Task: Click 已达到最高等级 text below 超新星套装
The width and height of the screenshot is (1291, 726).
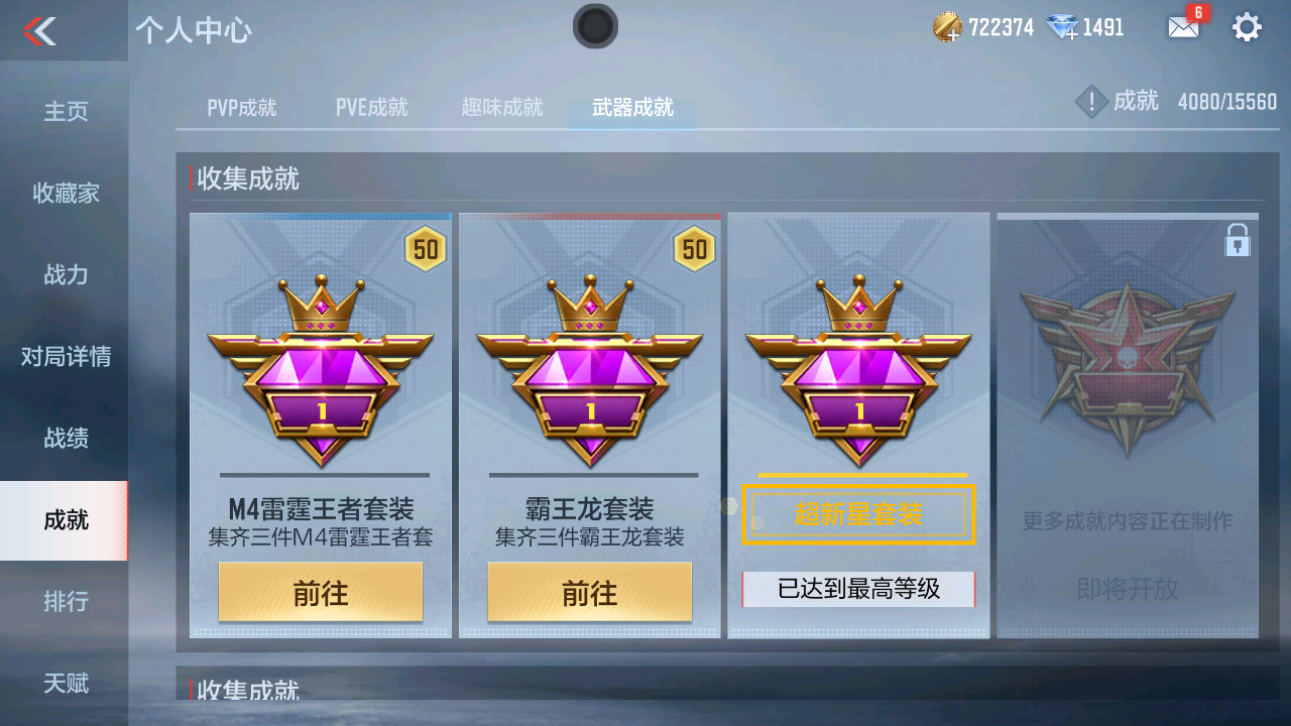Action: pyautogui.click(x=857, y=590)
